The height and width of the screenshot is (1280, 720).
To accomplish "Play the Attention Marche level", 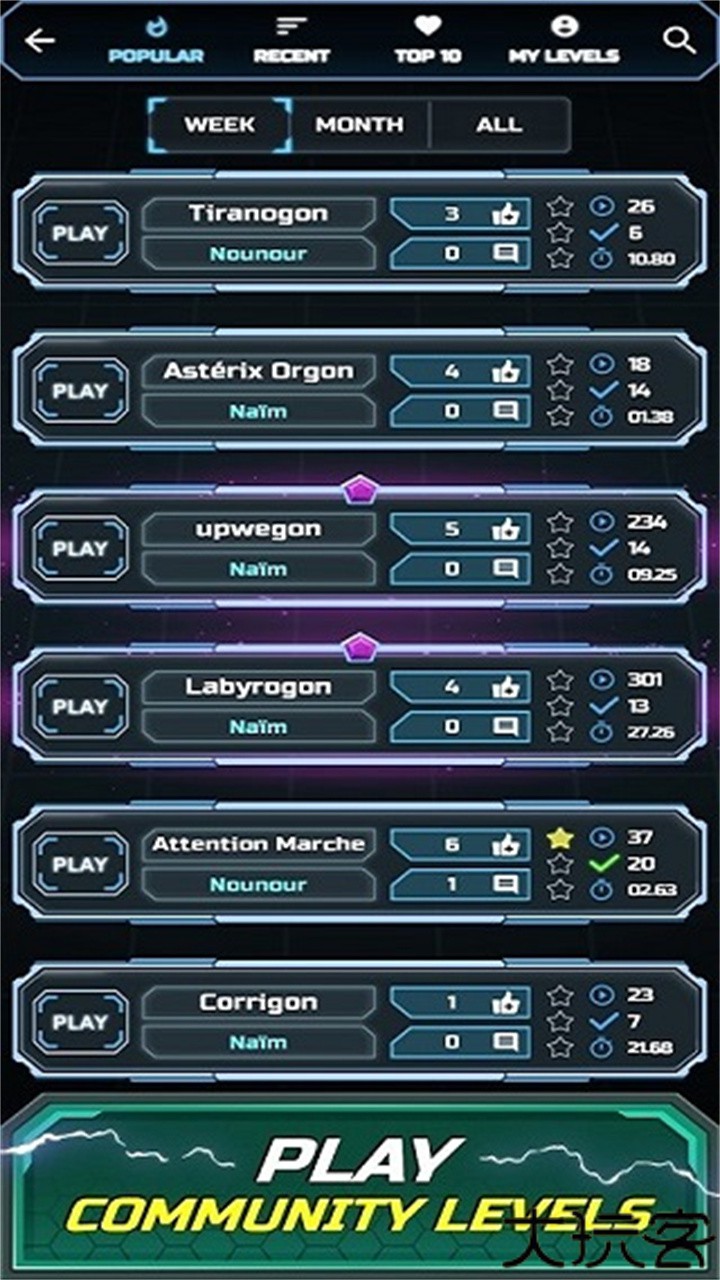I will click(x=80, y=865).
